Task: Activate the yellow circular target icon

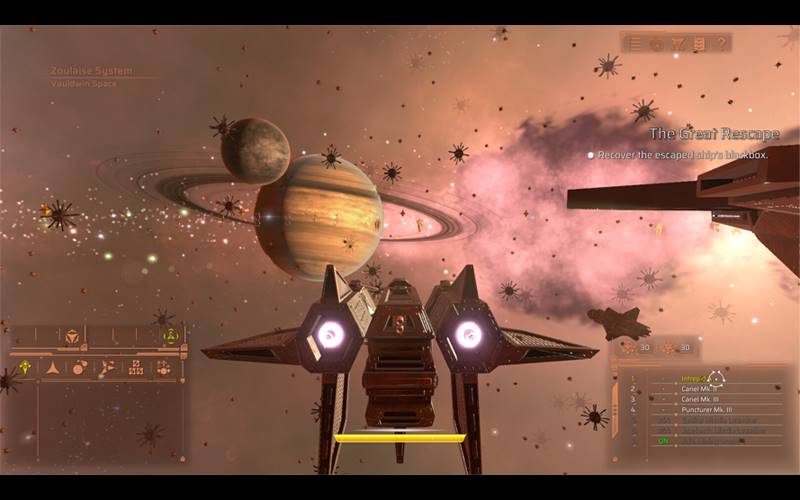Action: click(170, 336)
